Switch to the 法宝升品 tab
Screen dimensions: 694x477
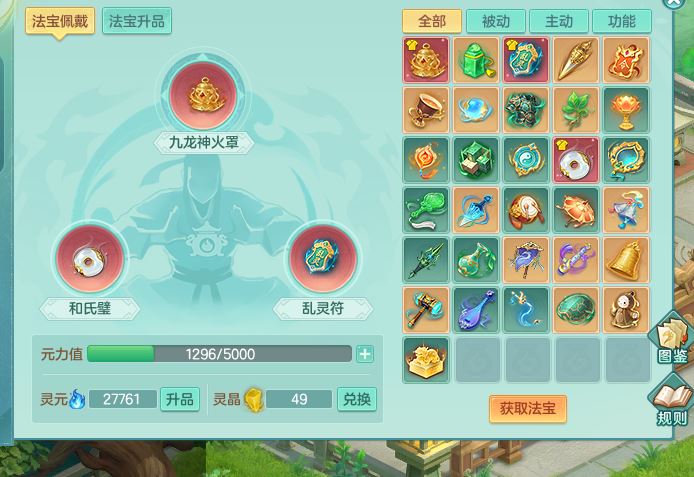[x=137, y=21]
